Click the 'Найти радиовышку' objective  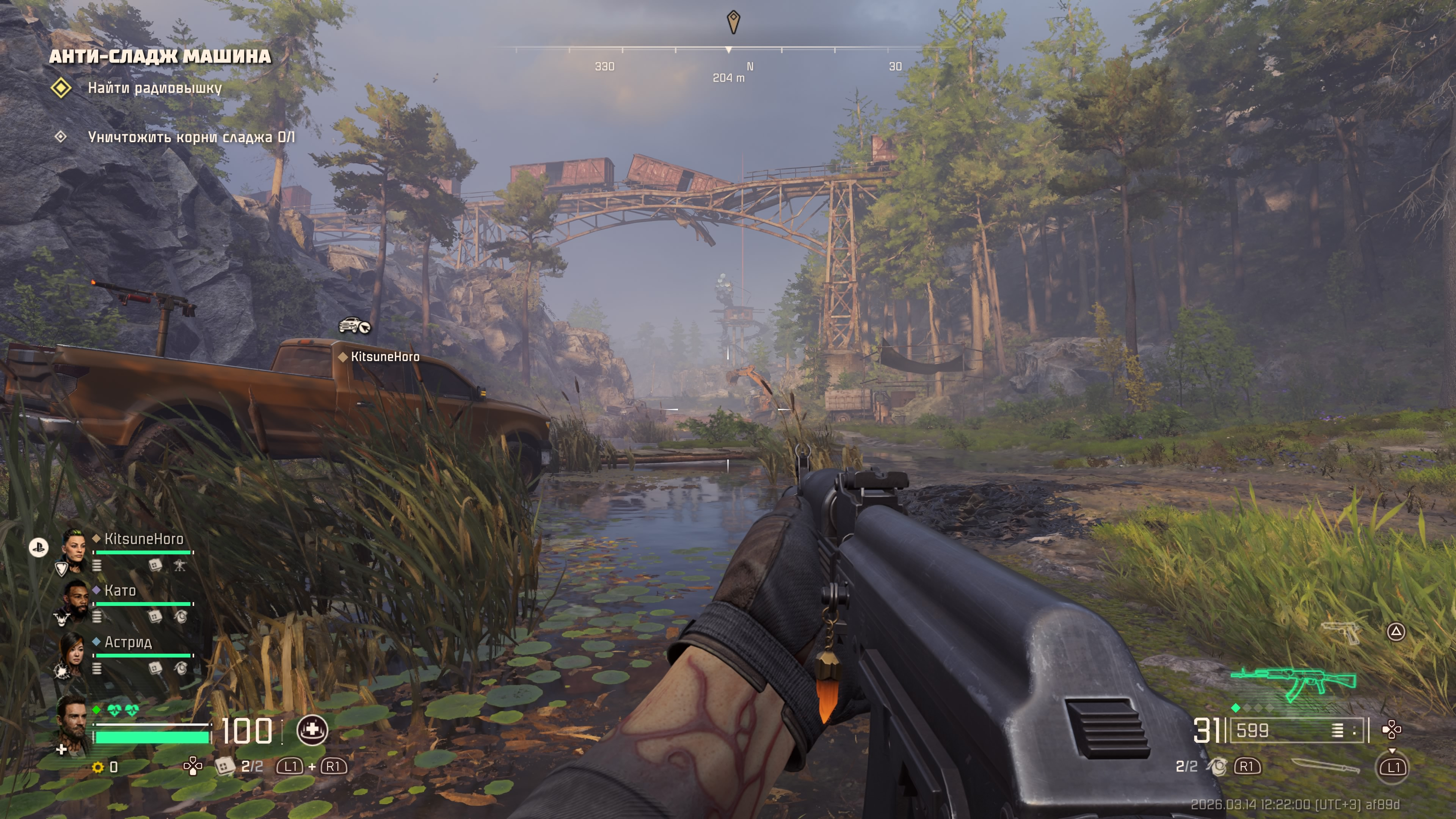click(154, 88)
